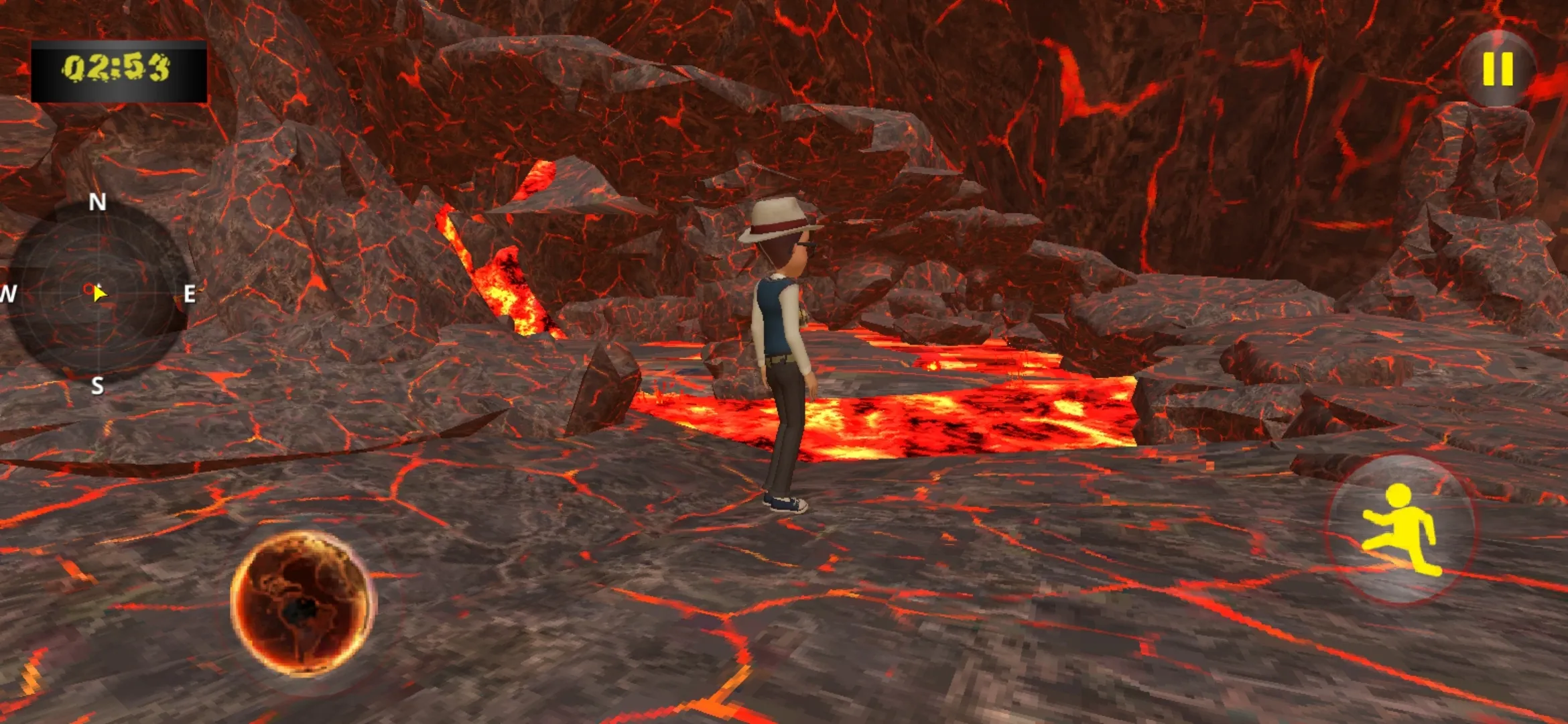Touch the fiery orb movement joystick
Image resolution: width=1568 pixels, height=724 pixels.
(x=303, y=603)
